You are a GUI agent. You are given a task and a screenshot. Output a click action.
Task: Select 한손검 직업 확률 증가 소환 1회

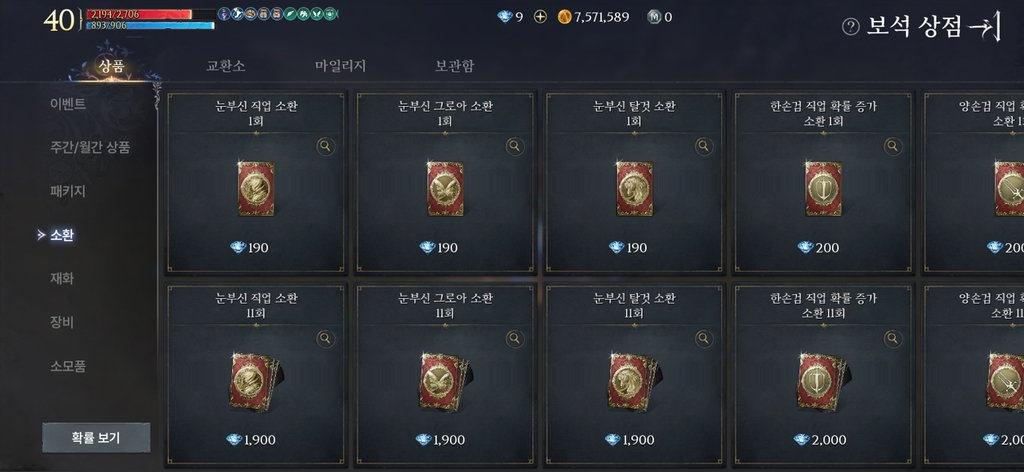(x=822, y=190)
